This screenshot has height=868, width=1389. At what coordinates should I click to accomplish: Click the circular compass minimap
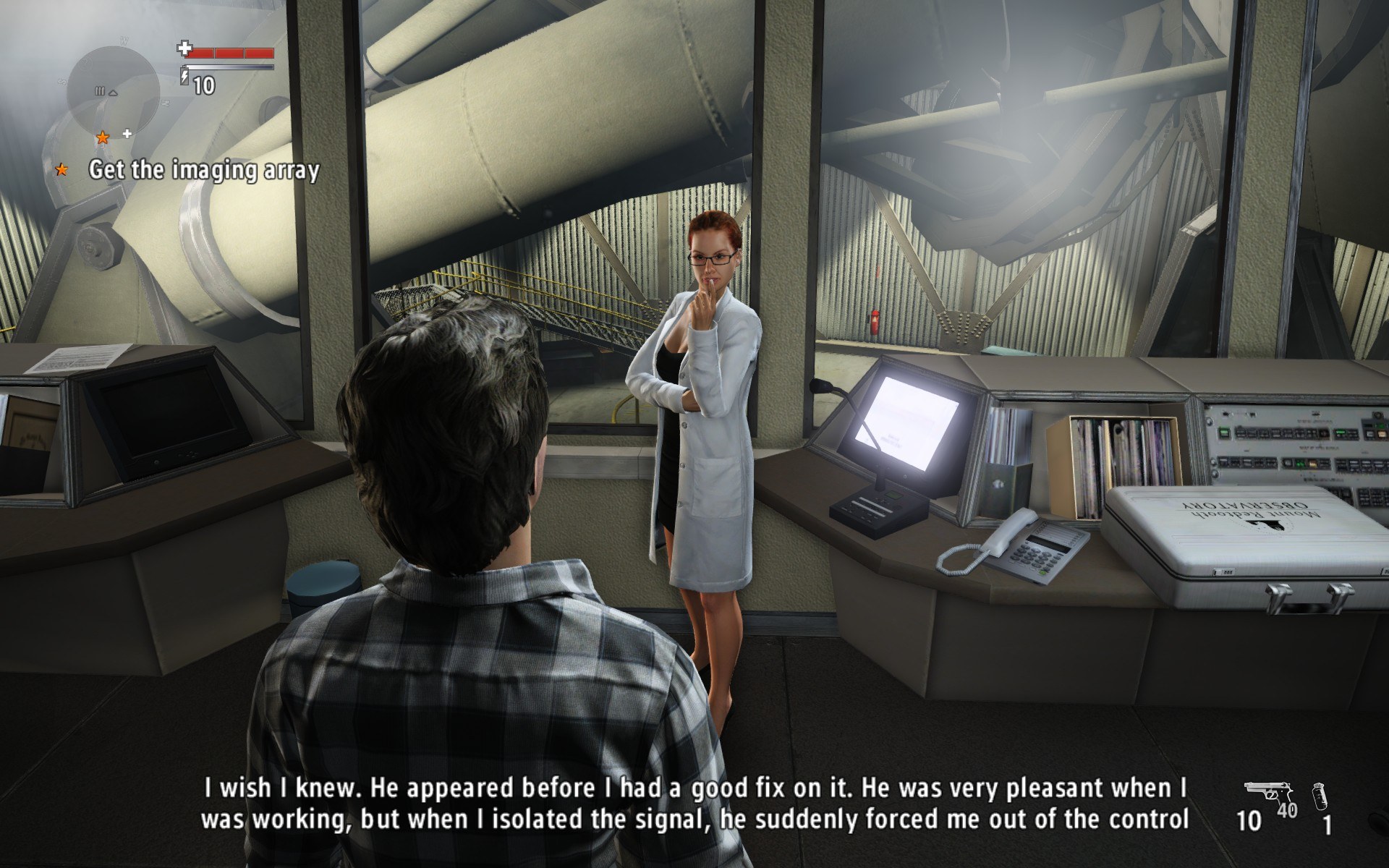(x=112, y=88)
